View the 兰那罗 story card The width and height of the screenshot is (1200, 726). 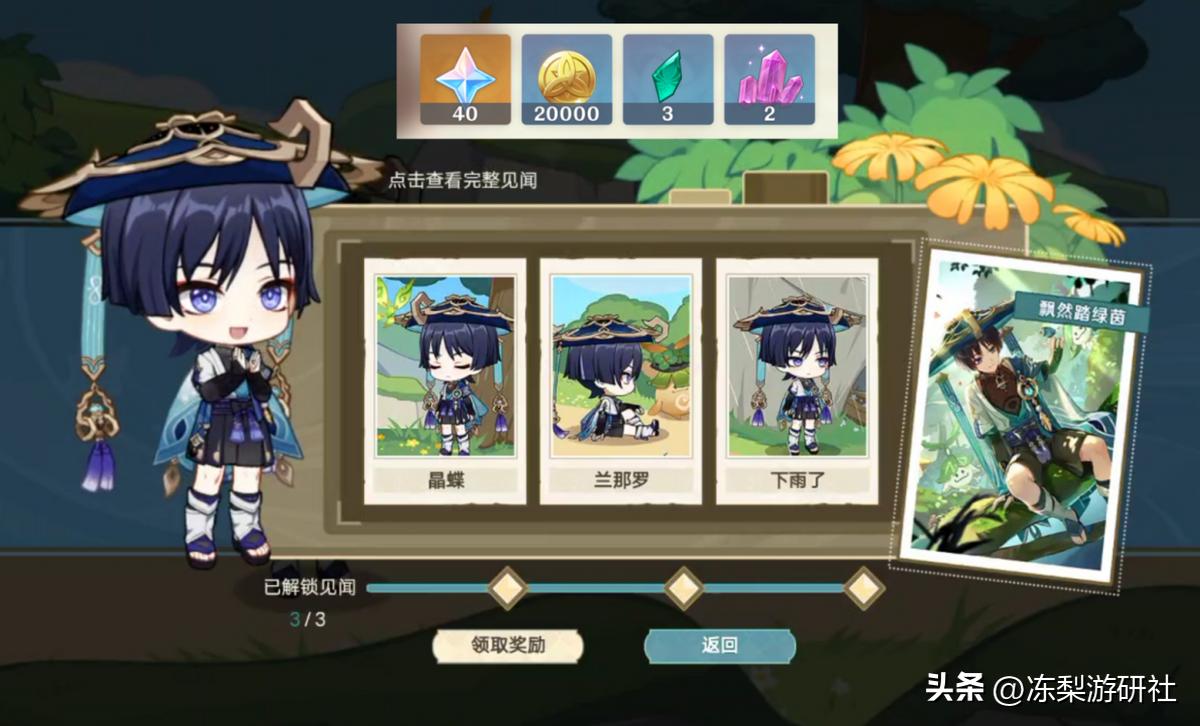621,381
